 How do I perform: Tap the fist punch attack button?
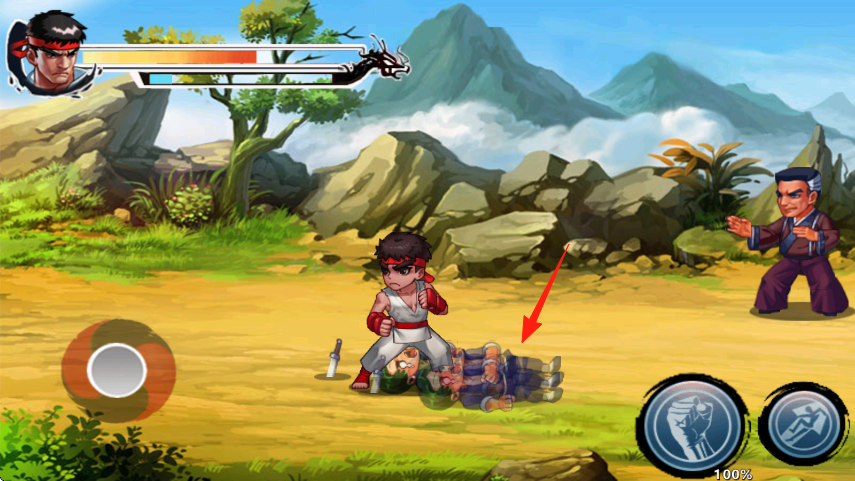[693, 424]
